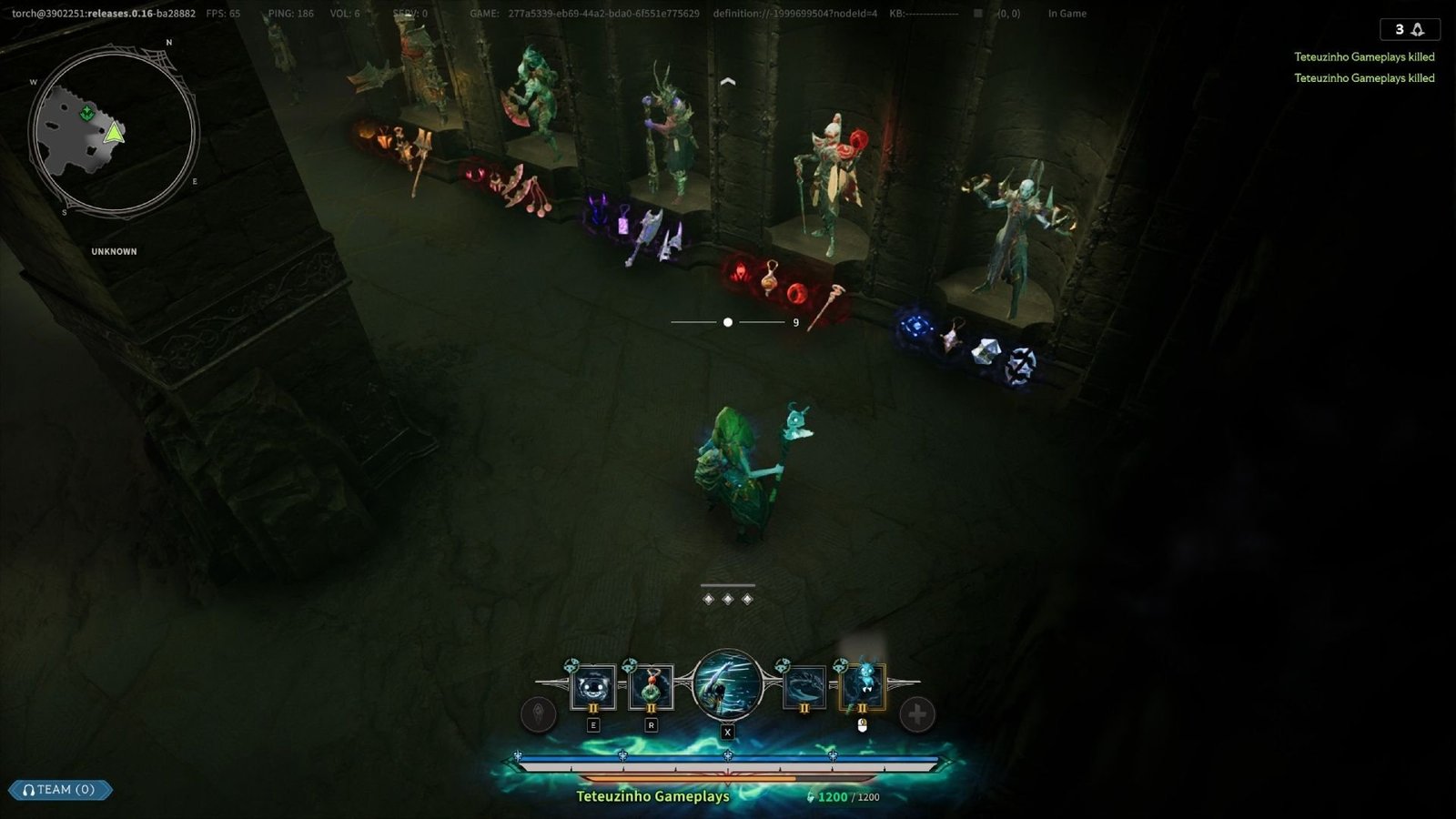Click the dot on the progress track showing 9
The height and width of the screenshot is (819, 1456).
pos(726,322)
